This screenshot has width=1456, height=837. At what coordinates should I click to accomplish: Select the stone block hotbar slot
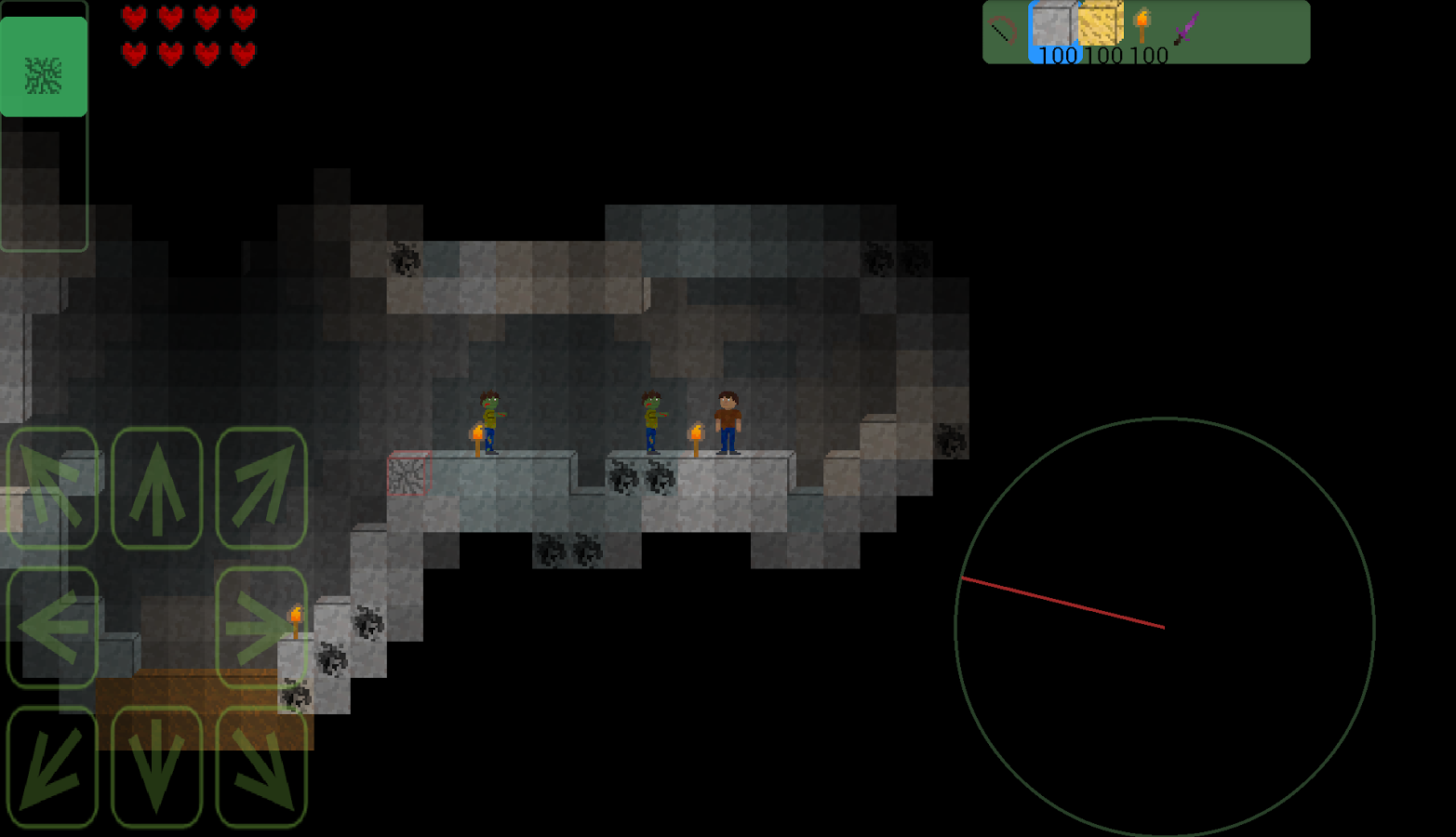[1052, 28]
